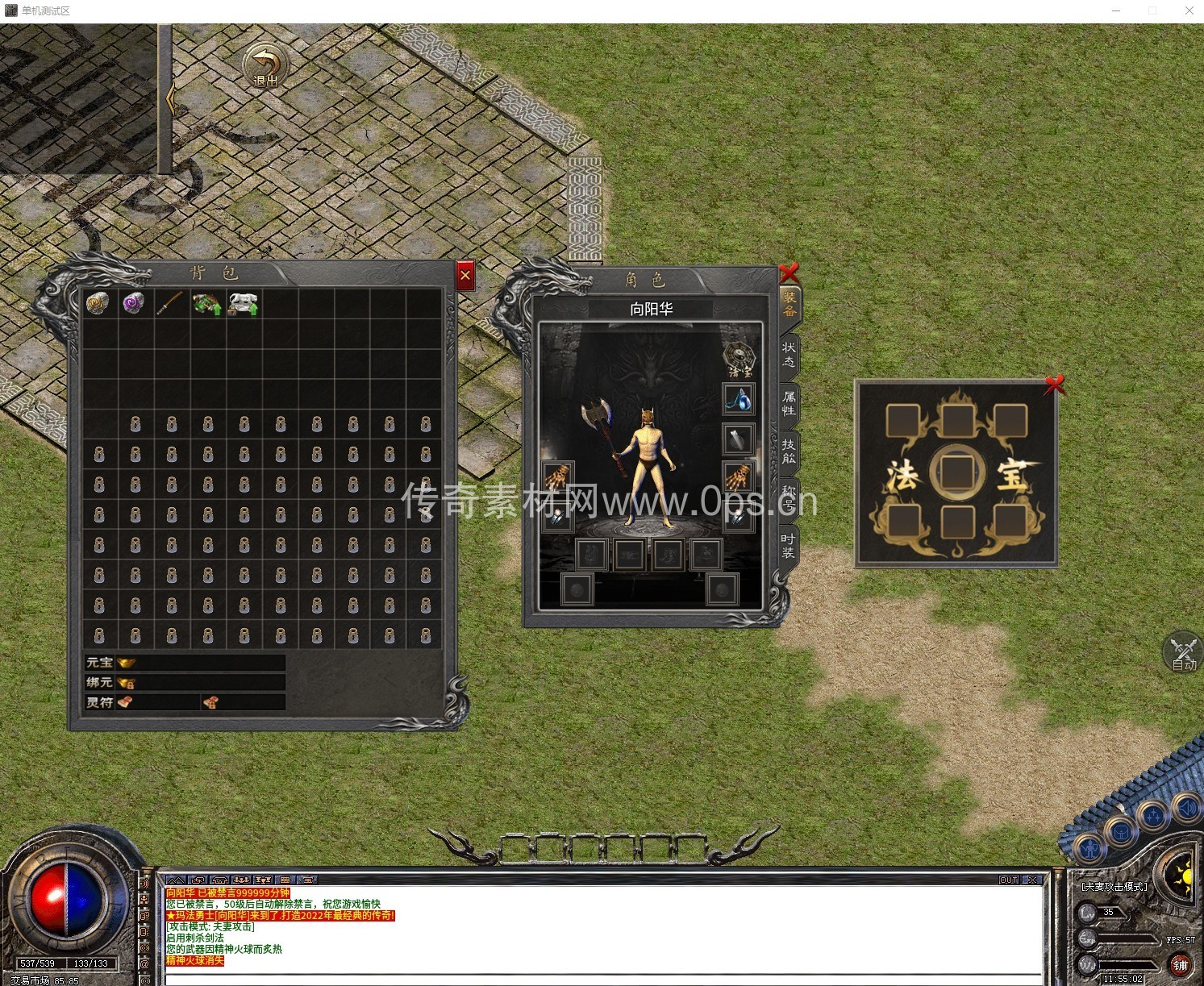Click the 退出 exit arrow button
This screenshot has width=1204, height=986.
(266, 66)
